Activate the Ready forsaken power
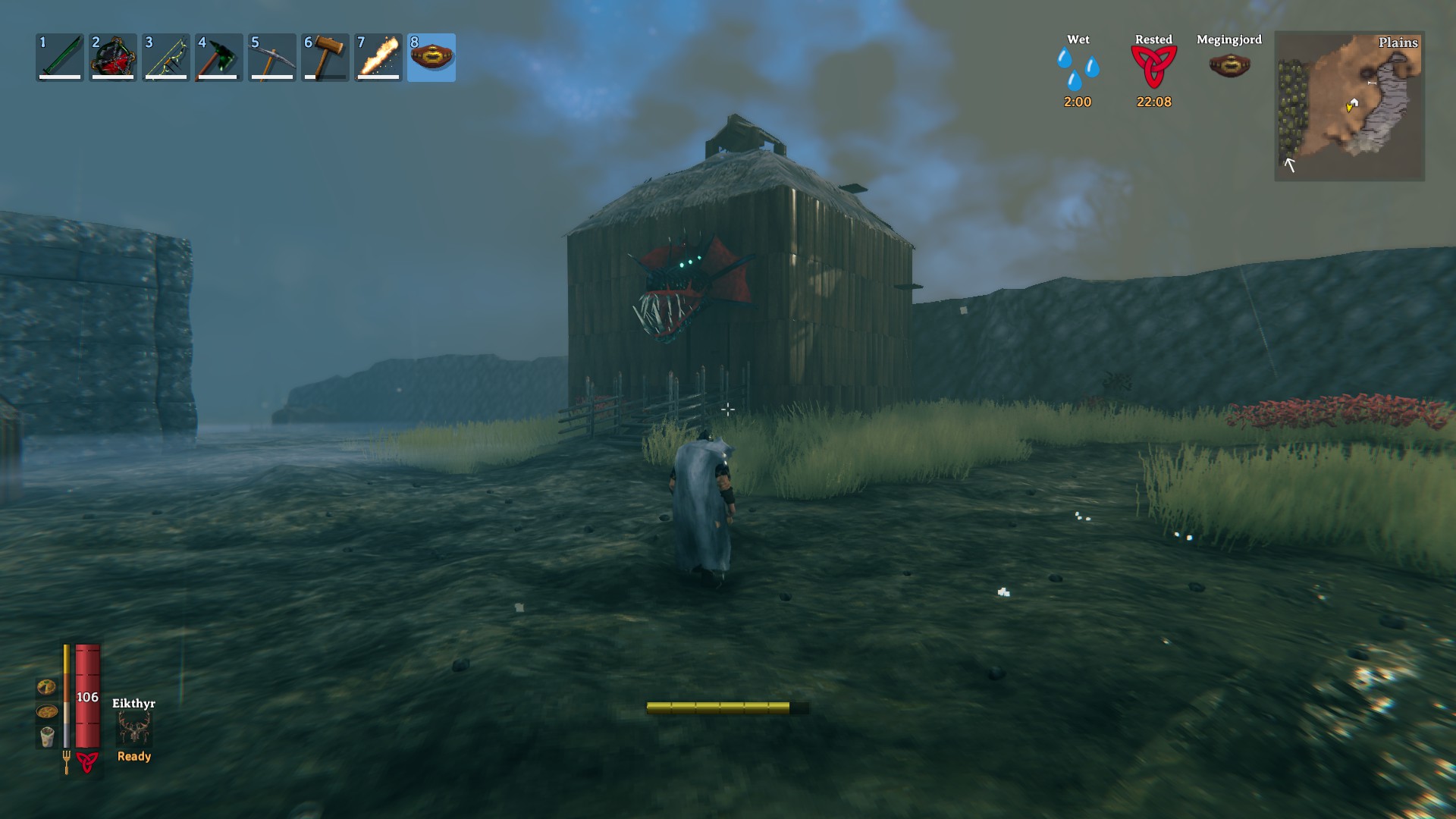1456x819 pixels. pyautogui.click(x=133, y=756)
